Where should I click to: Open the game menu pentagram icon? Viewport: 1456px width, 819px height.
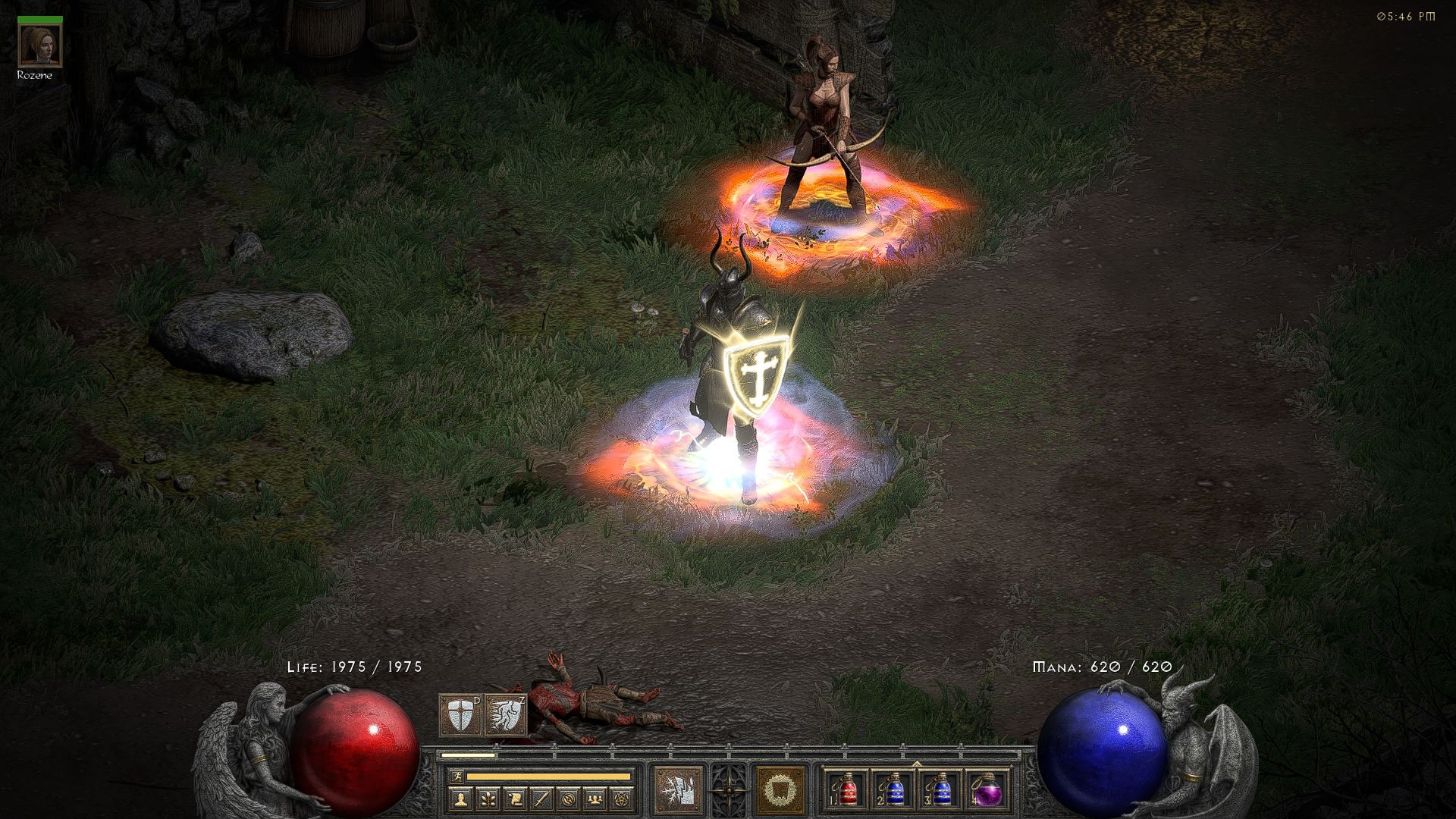pyautogui.click(x=622, y=799)
